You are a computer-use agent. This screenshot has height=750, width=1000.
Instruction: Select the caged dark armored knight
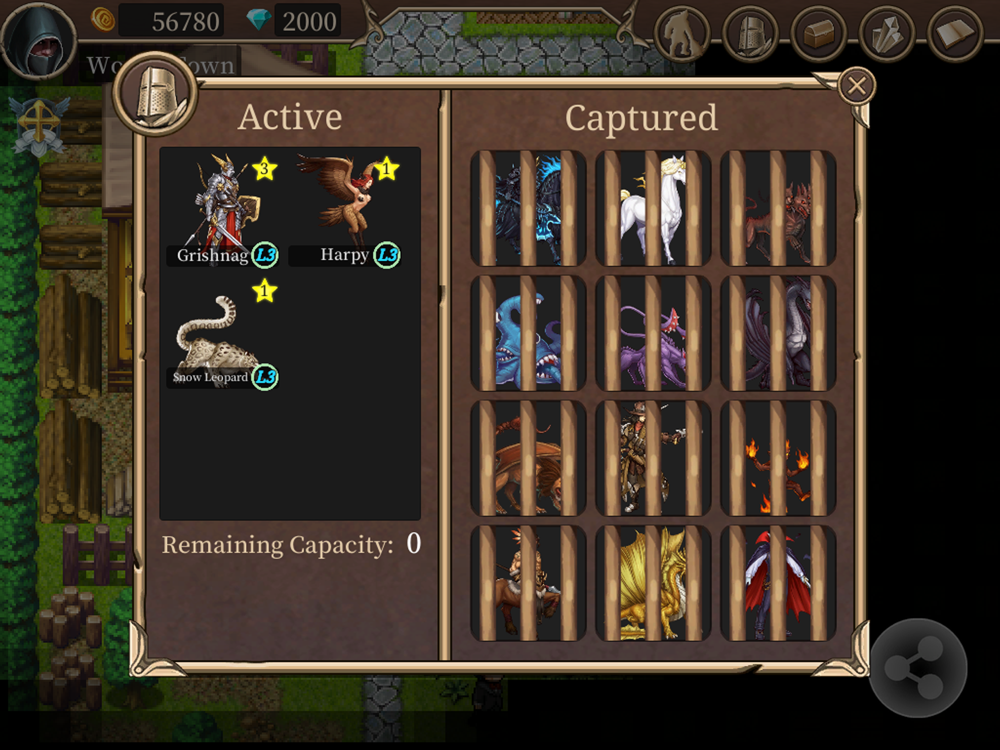tap(528, 208)
